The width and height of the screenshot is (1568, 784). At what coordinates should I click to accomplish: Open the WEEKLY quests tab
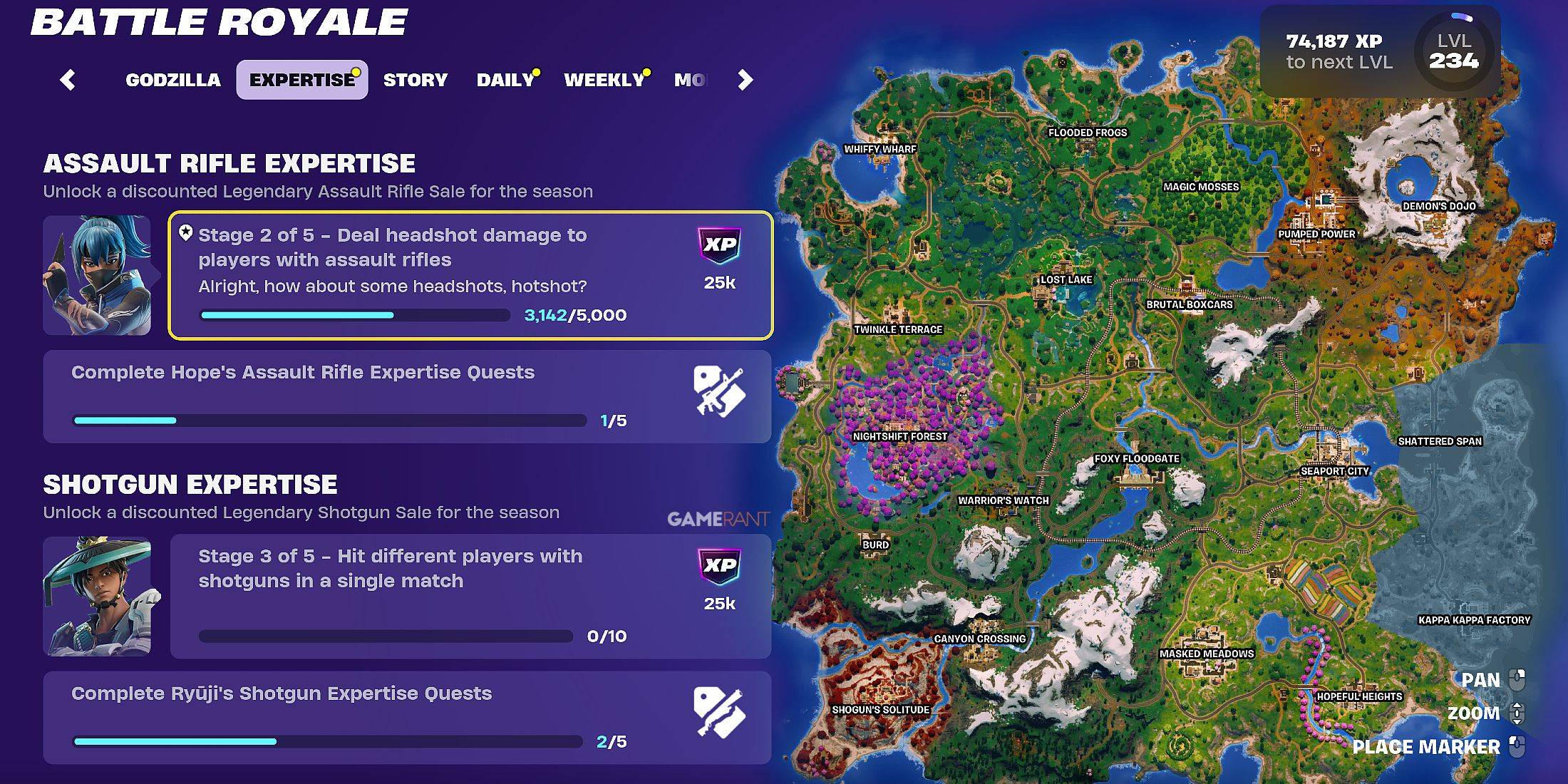[x=602, y=80]
